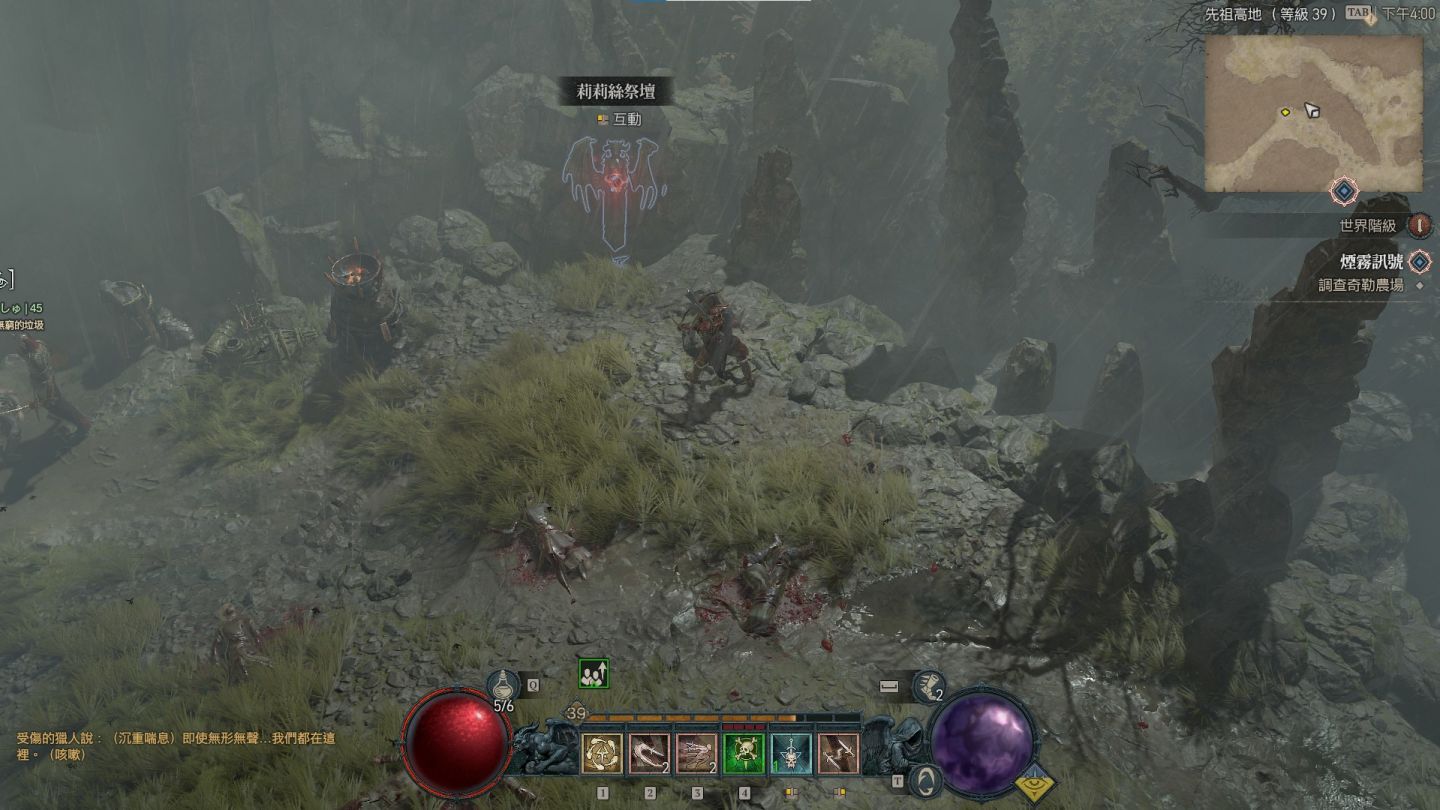Interact with the 莉莉絲祭壇 prompt label
The image size is (1440, 810).
(x=617, y=93)
